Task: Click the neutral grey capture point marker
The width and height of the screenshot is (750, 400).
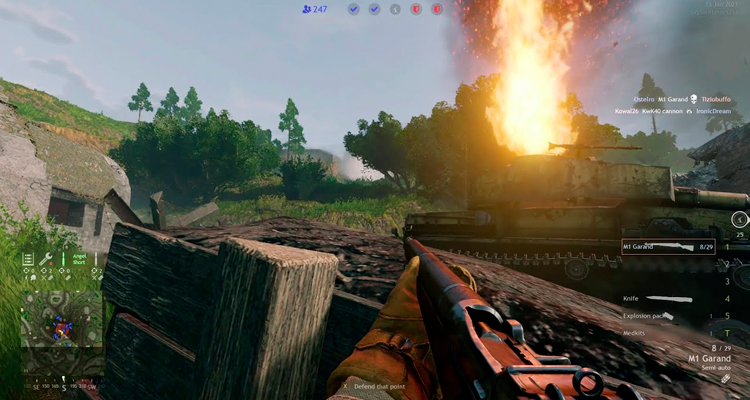Action: (395, 9)
